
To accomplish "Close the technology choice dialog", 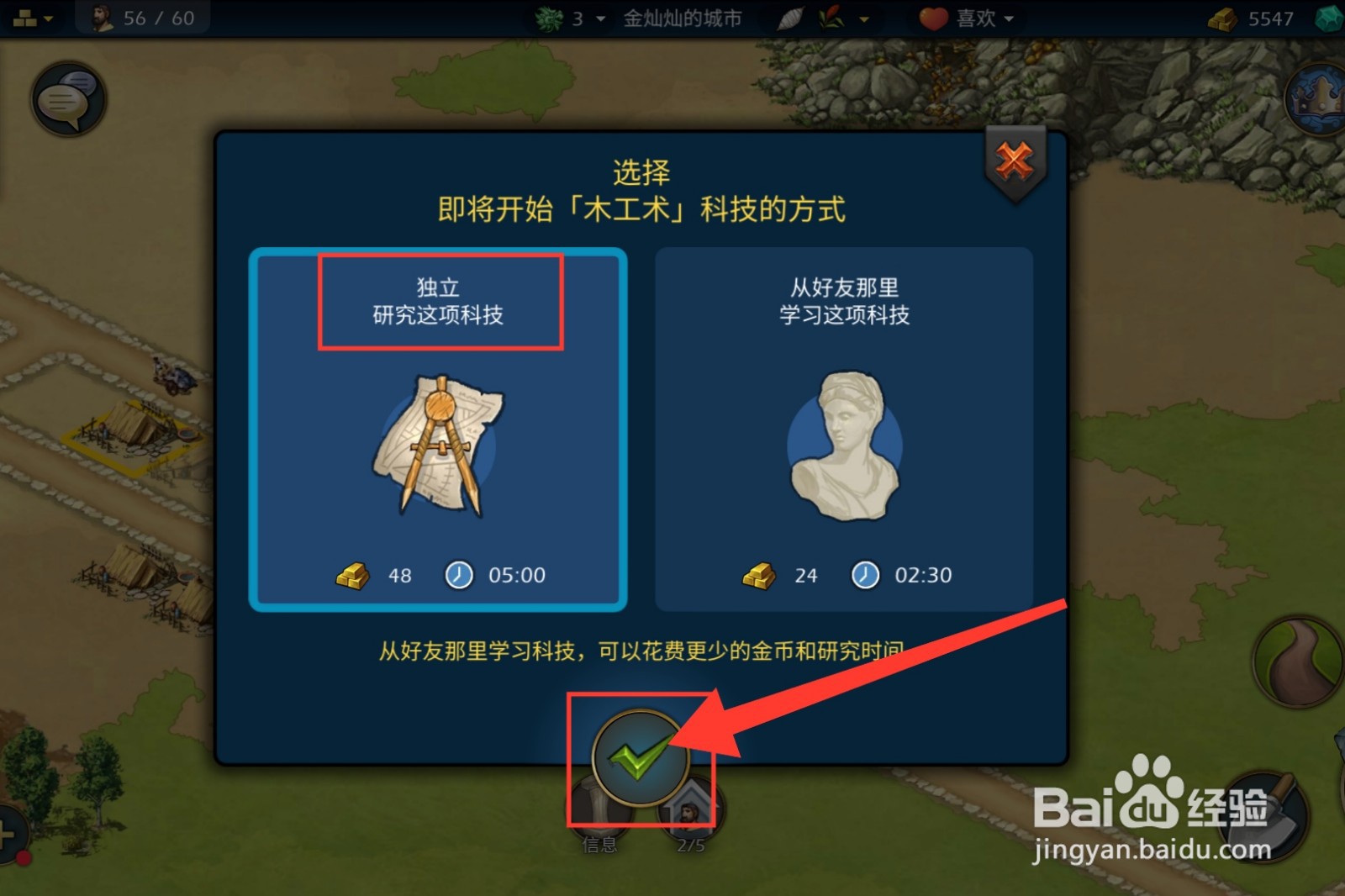I will point(1015,160).
